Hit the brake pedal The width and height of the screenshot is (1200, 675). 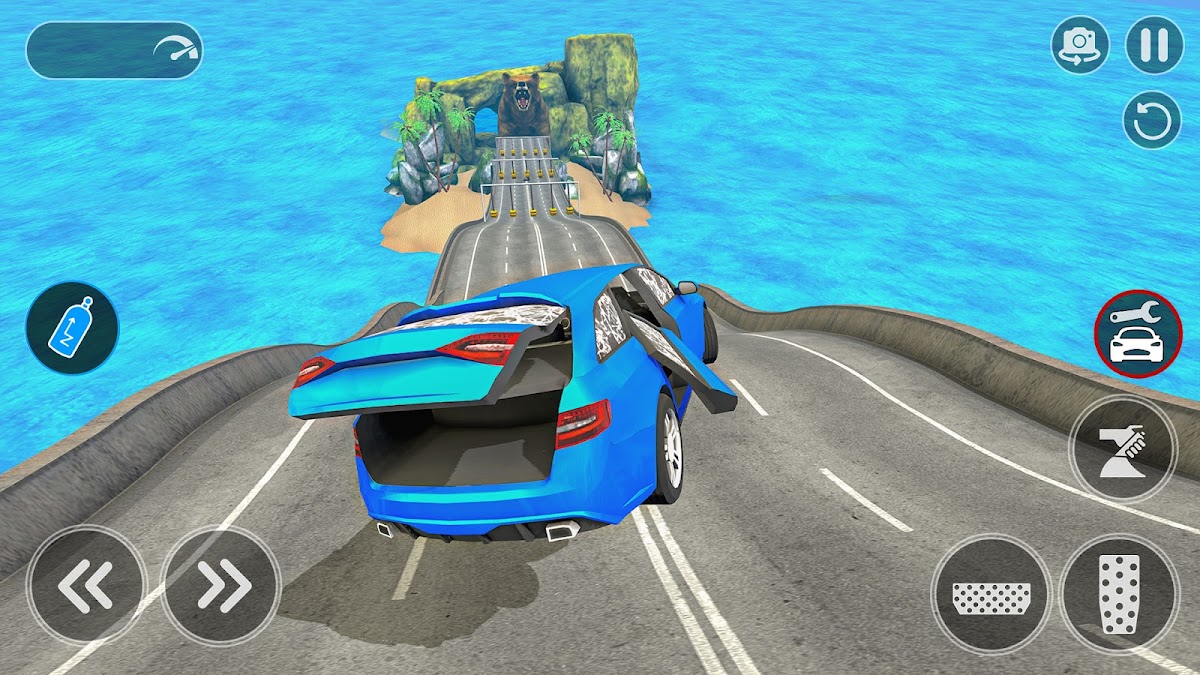pos(991,594)
